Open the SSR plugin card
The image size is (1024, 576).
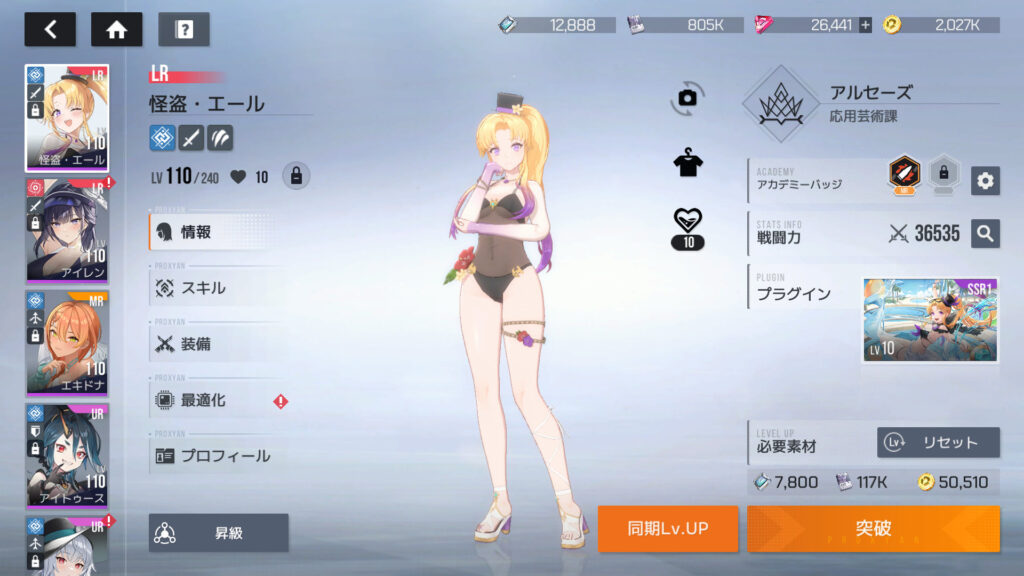tap(930, 320)
